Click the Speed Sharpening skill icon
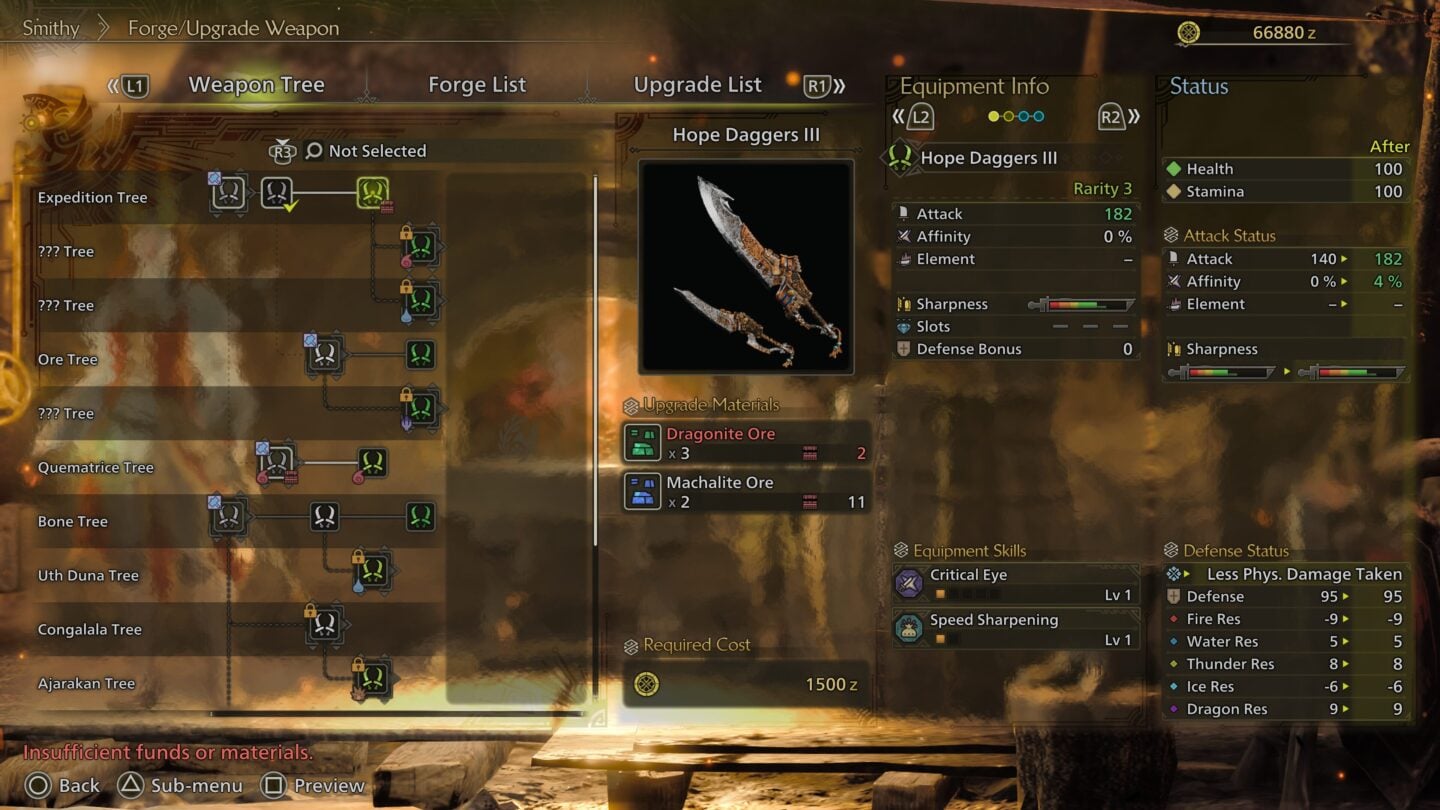Image resolution: width=1440 pixels, height=810 pixels. pos(908,626)
